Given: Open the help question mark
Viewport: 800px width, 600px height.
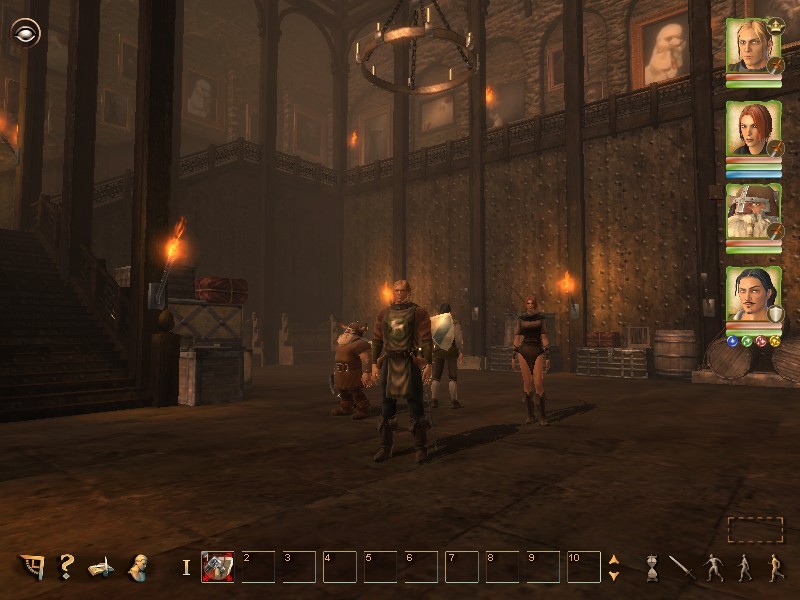Looking at the screenshot, I should click(x=66, y=567).
